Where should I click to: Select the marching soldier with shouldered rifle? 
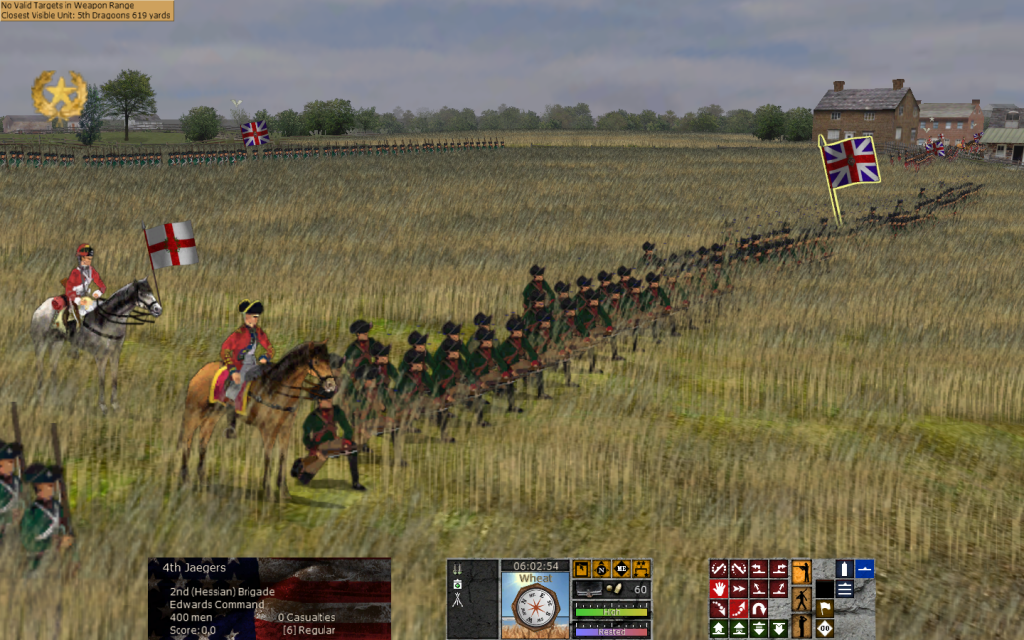pyautogui.click(x=801, y=600)
